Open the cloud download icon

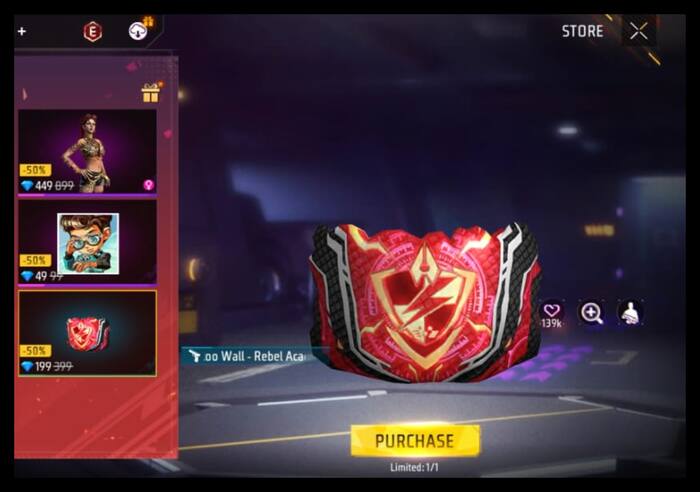tap(138, 31)
